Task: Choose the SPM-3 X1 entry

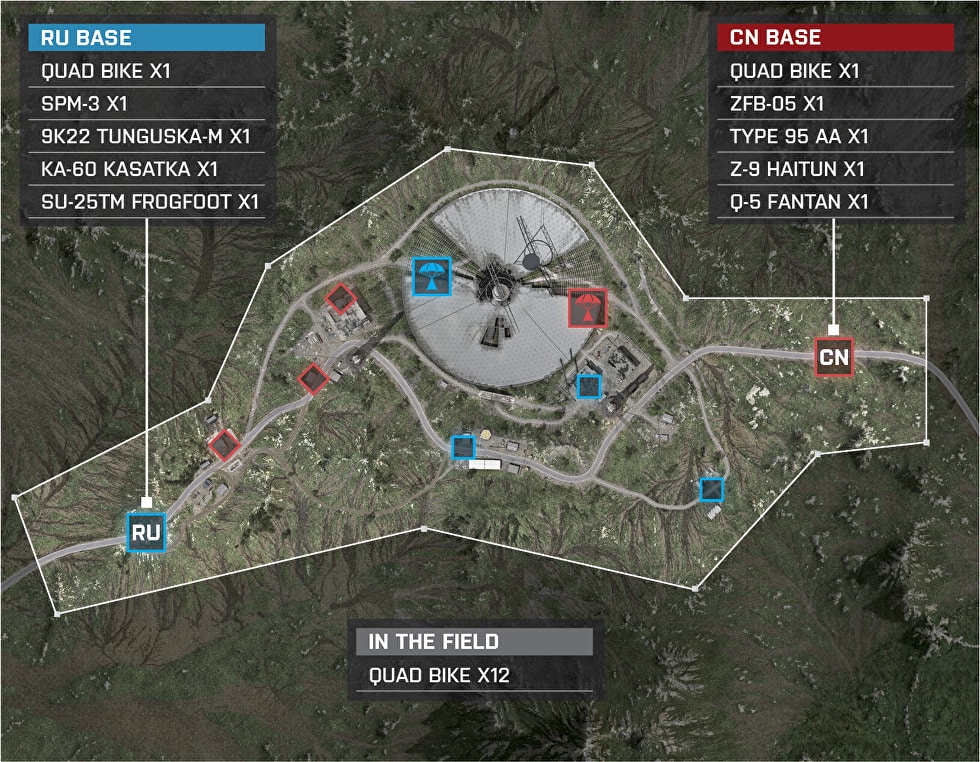Action: coord(148,104)
